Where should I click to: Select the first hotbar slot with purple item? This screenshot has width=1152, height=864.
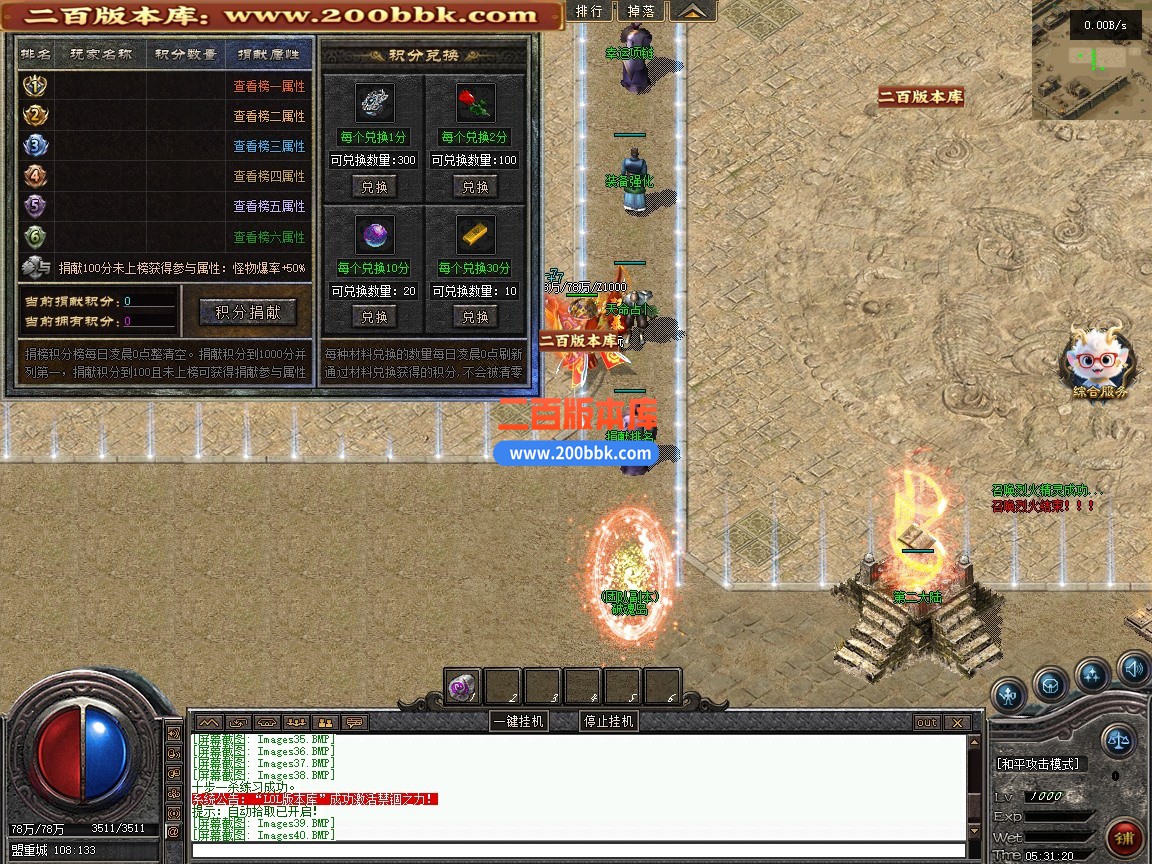pos(462,686)
